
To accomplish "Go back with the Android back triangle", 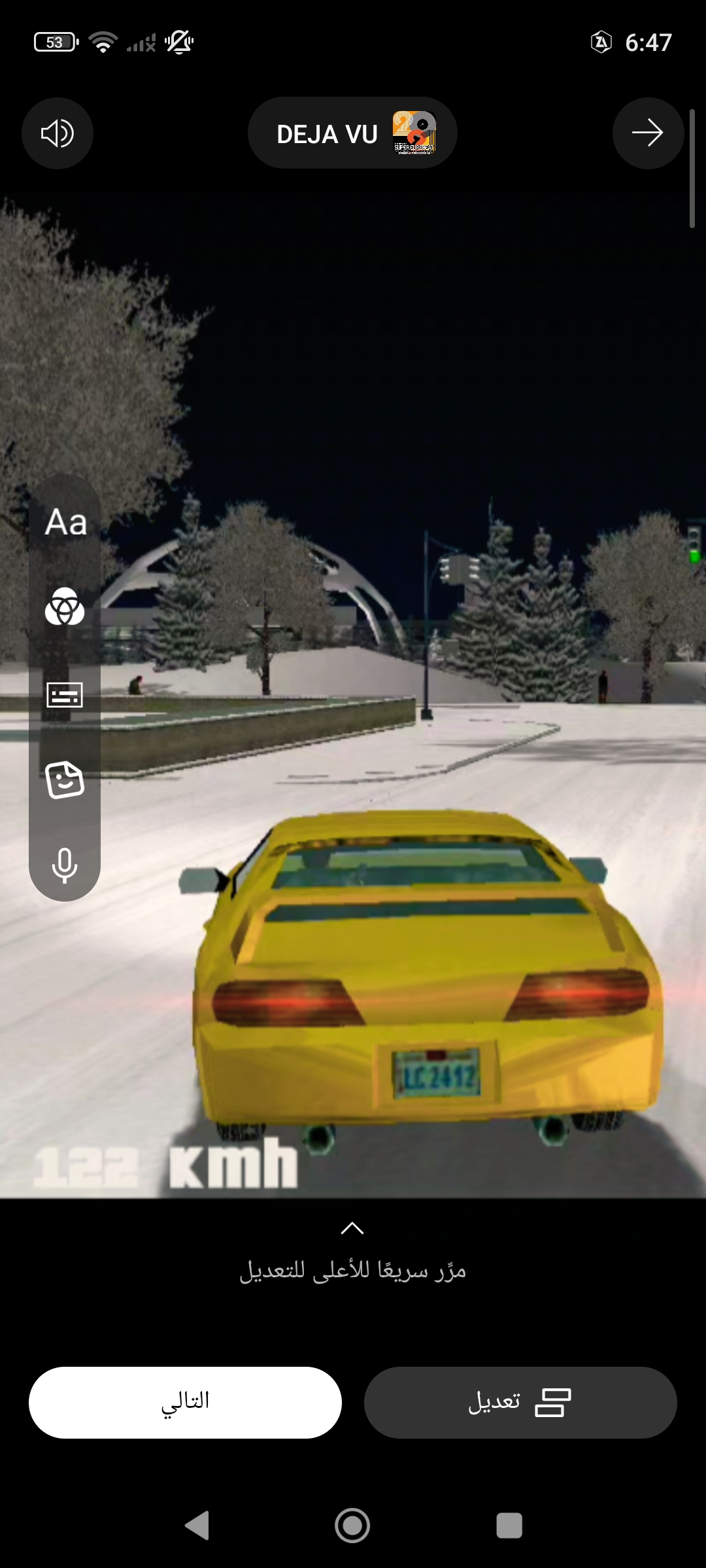I will [x=197, y=1526].
